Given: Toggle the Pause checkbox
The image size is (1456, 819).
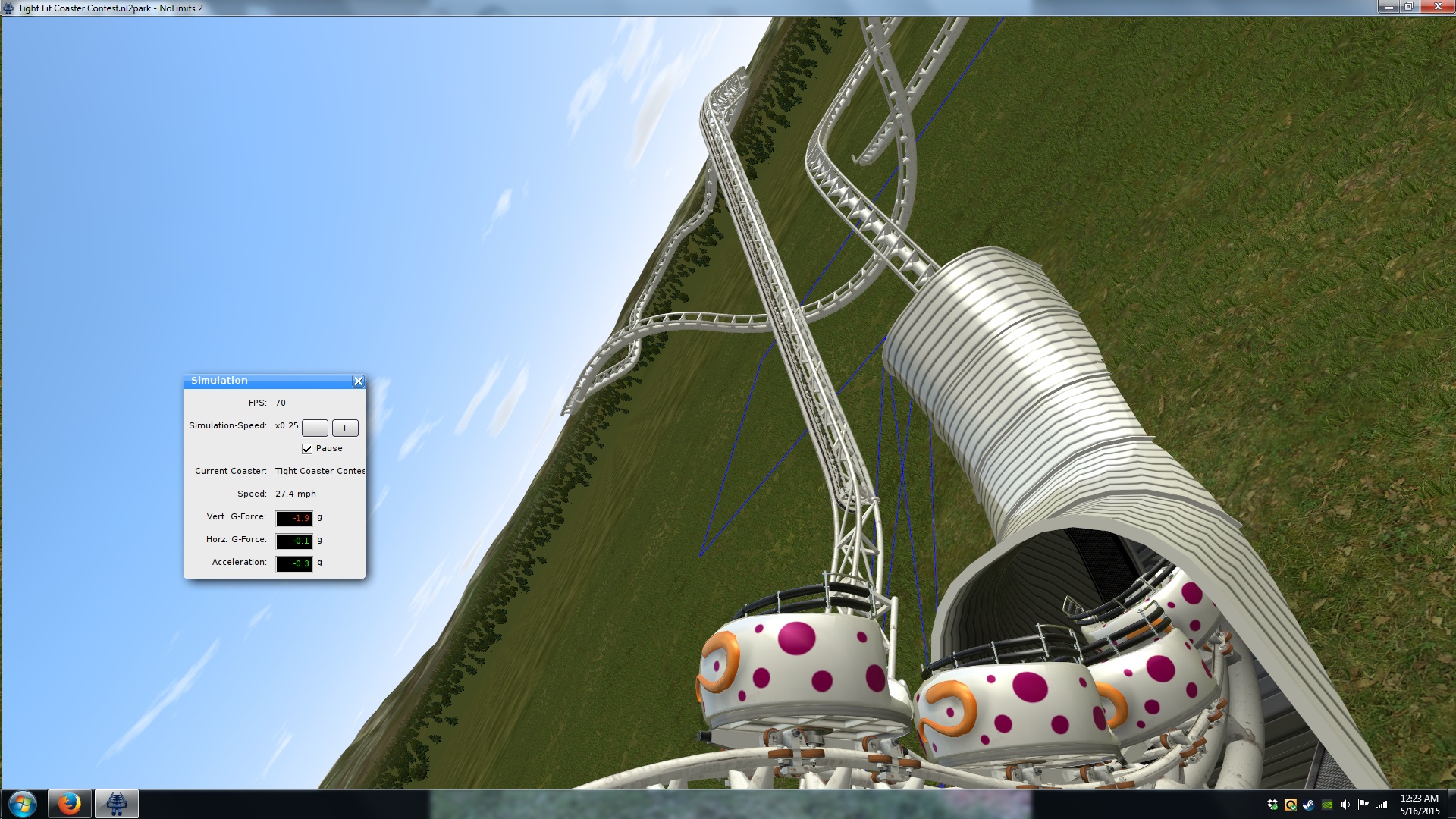Looking at the screenshot, I should 307,449.
